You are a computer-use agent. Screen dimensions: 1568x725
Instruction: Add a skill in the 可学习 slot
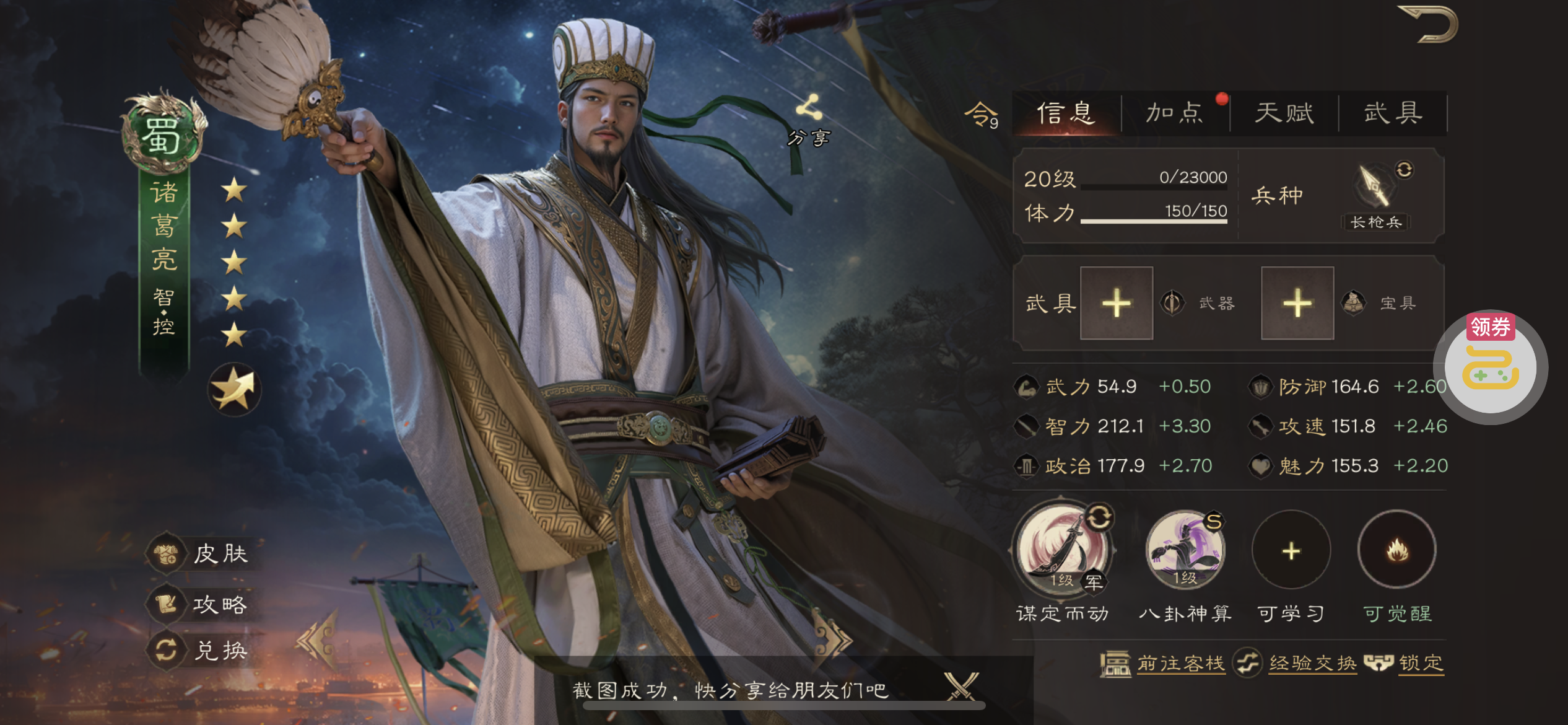click(1291, 550)
